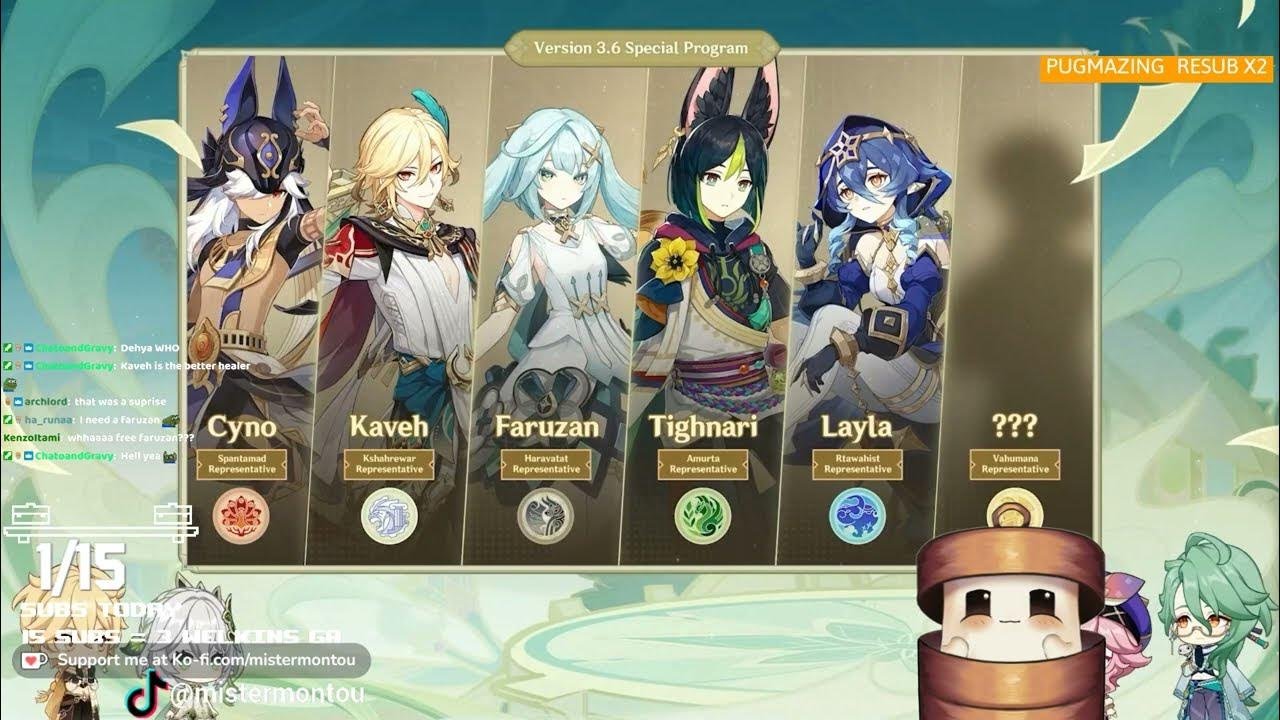Click the grey Haravatat emblem under Faruzan
Image resolution: width=1280 pixels, height=720 pixels.
pos(545,515)
